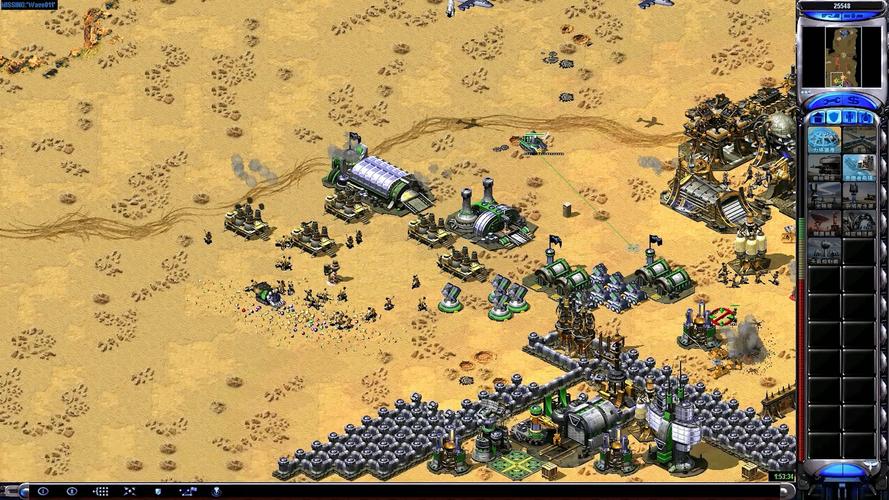This screenshot has height=500, width=889.
Task: Click the radar minimap
Action: (842, 51)
